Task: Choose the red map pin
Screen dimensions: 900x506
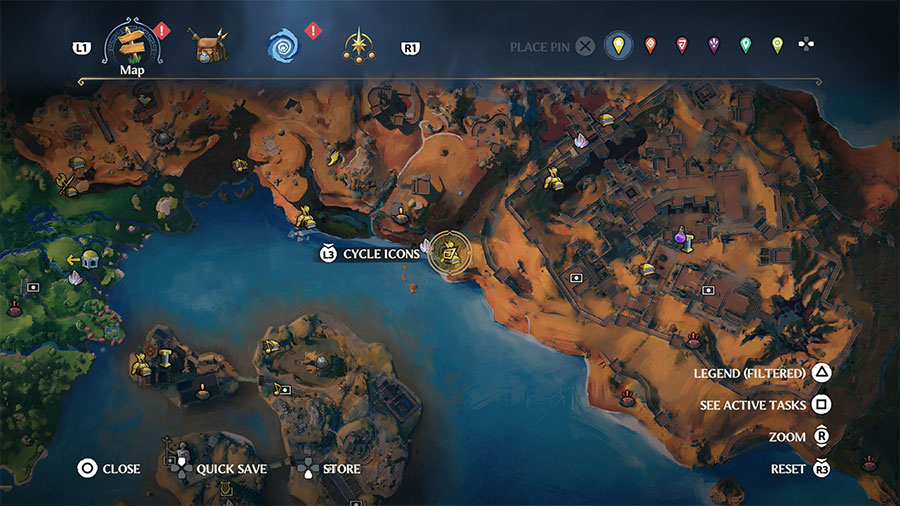Action: [682, 46]
